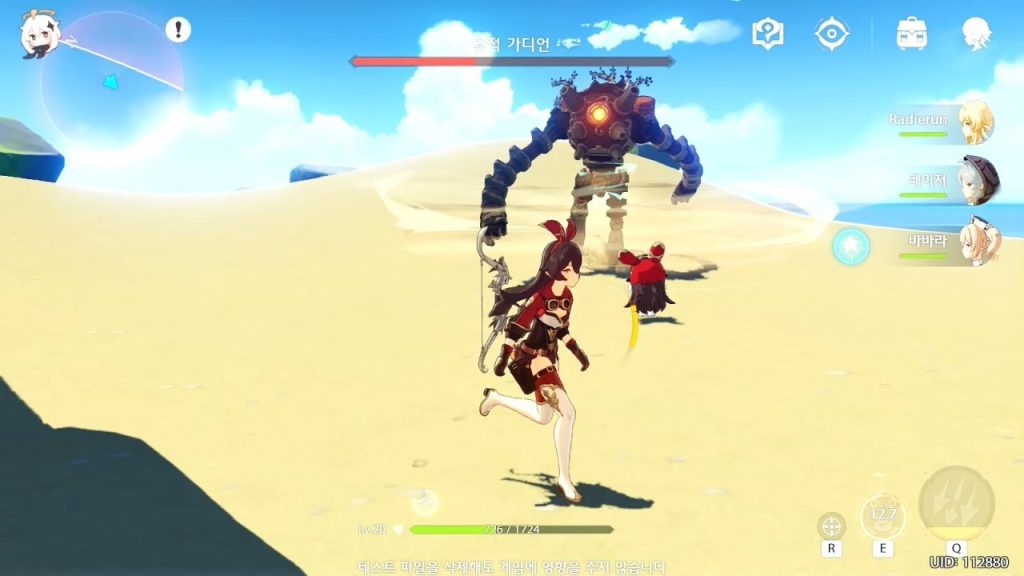Open the circular minimap
Viewport: 1024px width, 576px height.
coord(112,80)
